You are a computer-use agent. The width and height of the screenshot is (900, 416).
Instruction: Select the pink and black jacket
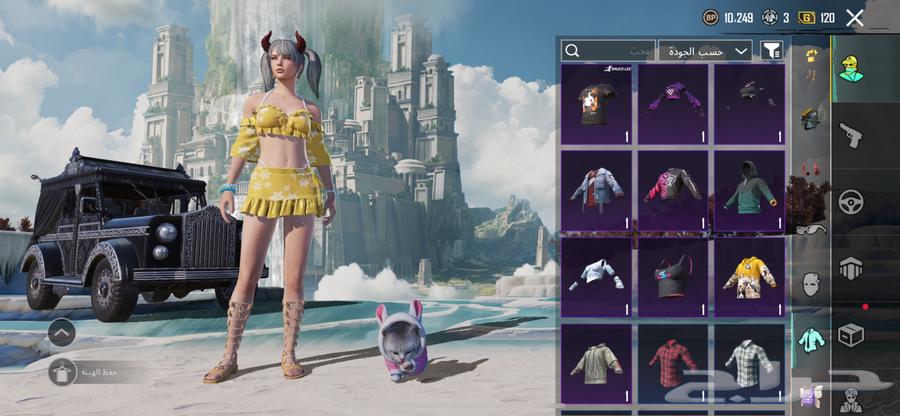673,189
